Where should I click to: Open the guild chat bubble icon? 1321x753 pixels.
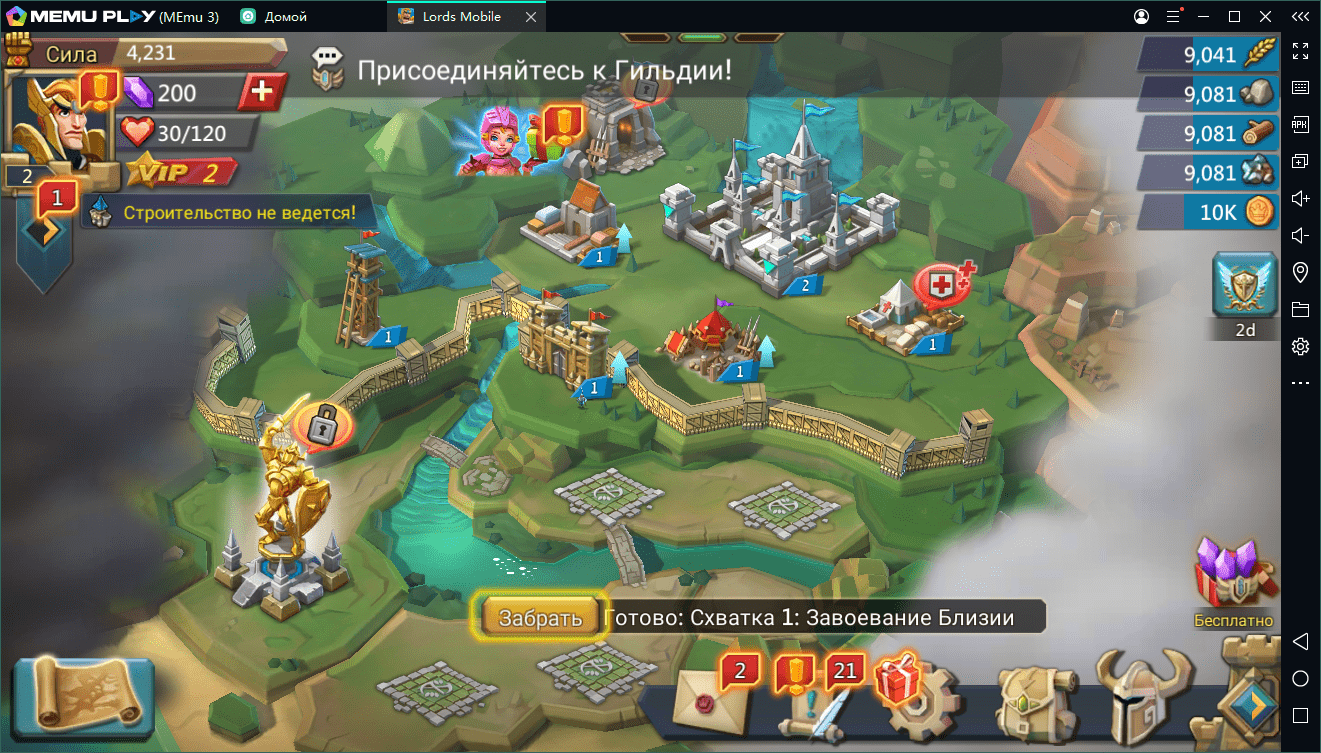pyautogui.click(x=327, y=70)
